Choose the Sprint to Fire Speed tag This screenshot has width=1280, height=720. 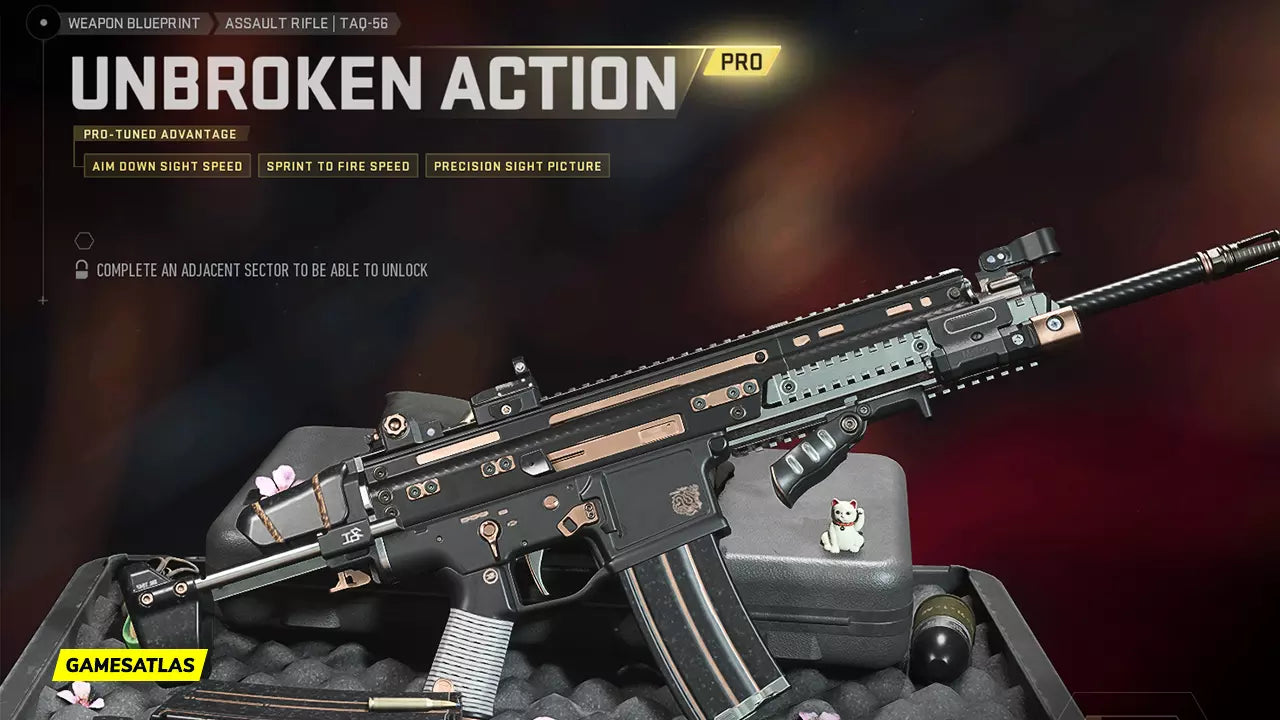click(338, 166)
